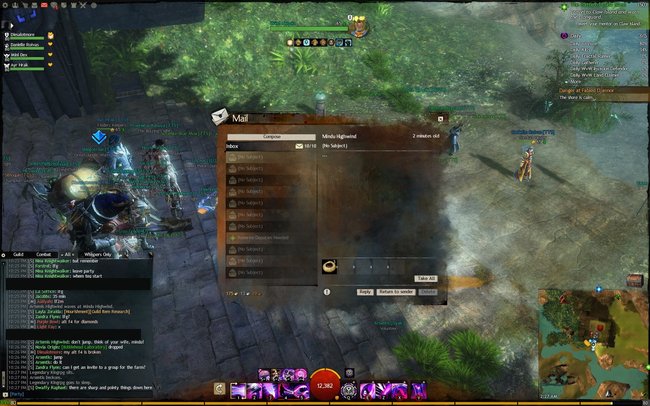This screenshot has width=650, height=406.
Task: Reply to Mindu Highwind's mail
Action: pyautogui.click(x=364, y=291)
